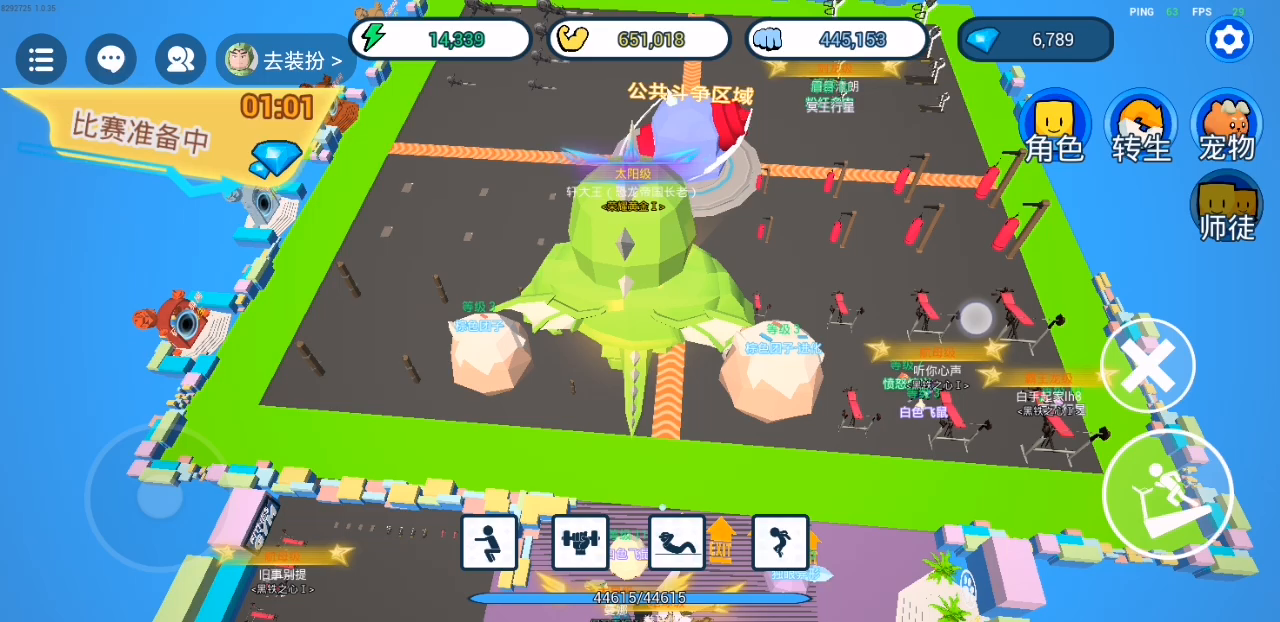The width and height of the screenshot is (1280, 622).
Task: Open settings with the gear icon
Action: click(1228, 40)
